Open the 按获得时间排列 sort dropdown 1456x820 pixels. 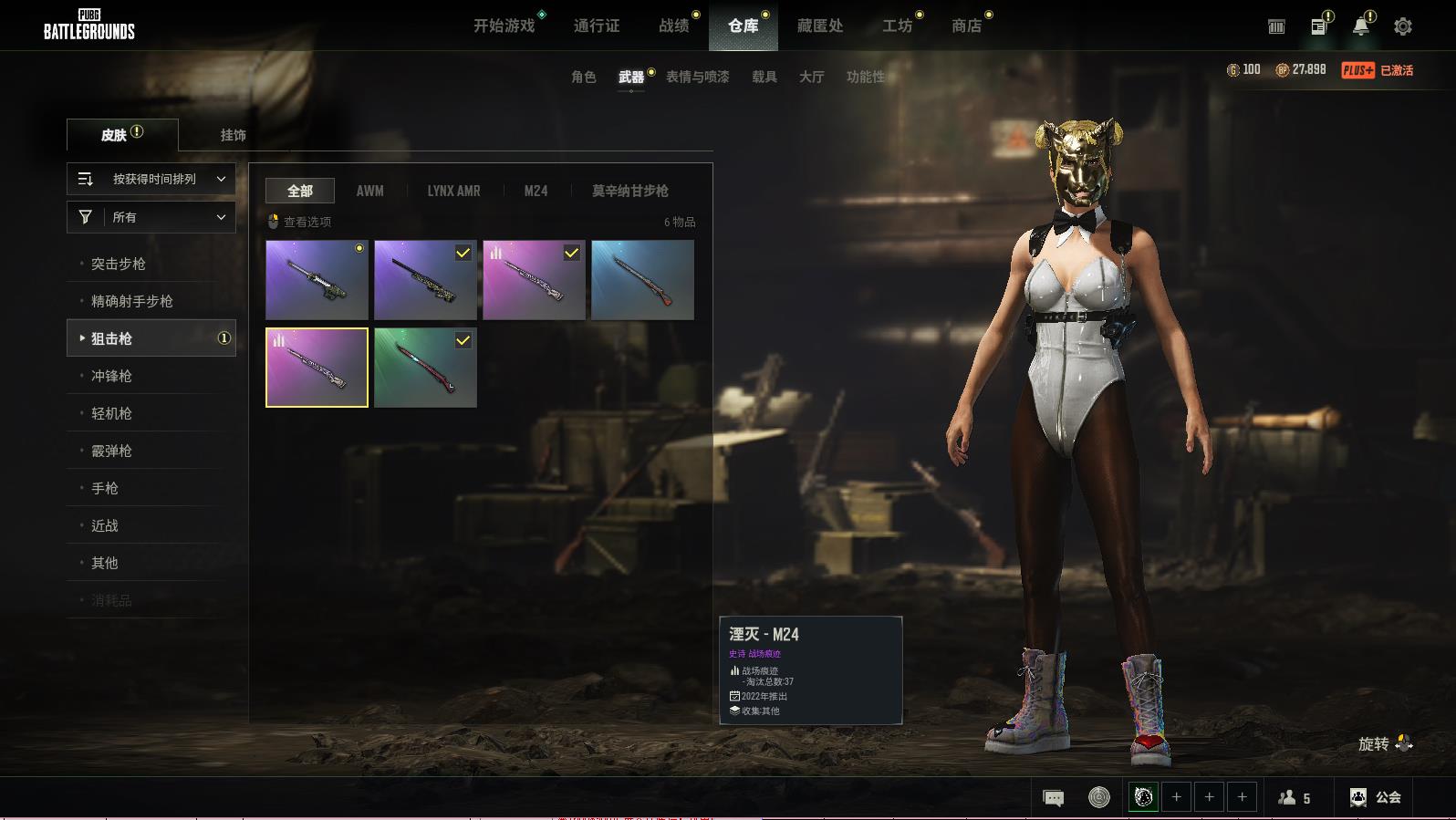click(x=151, y=179)
